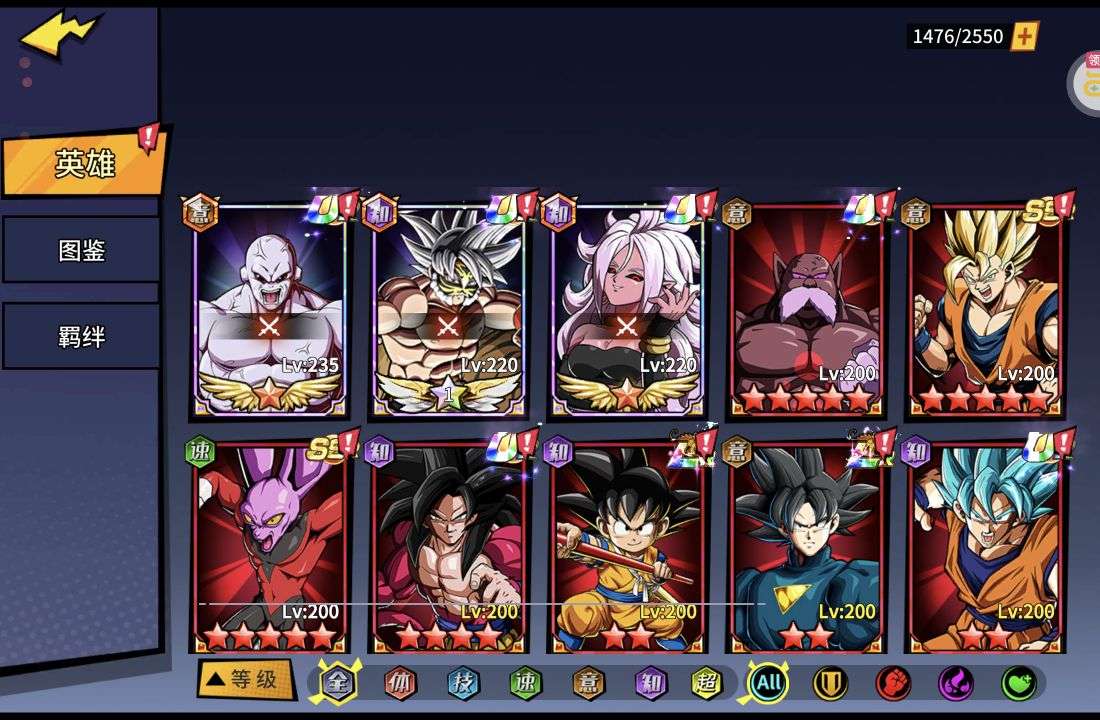
Task: Switch to the 图鉴 tab
Action: (81, 250)
